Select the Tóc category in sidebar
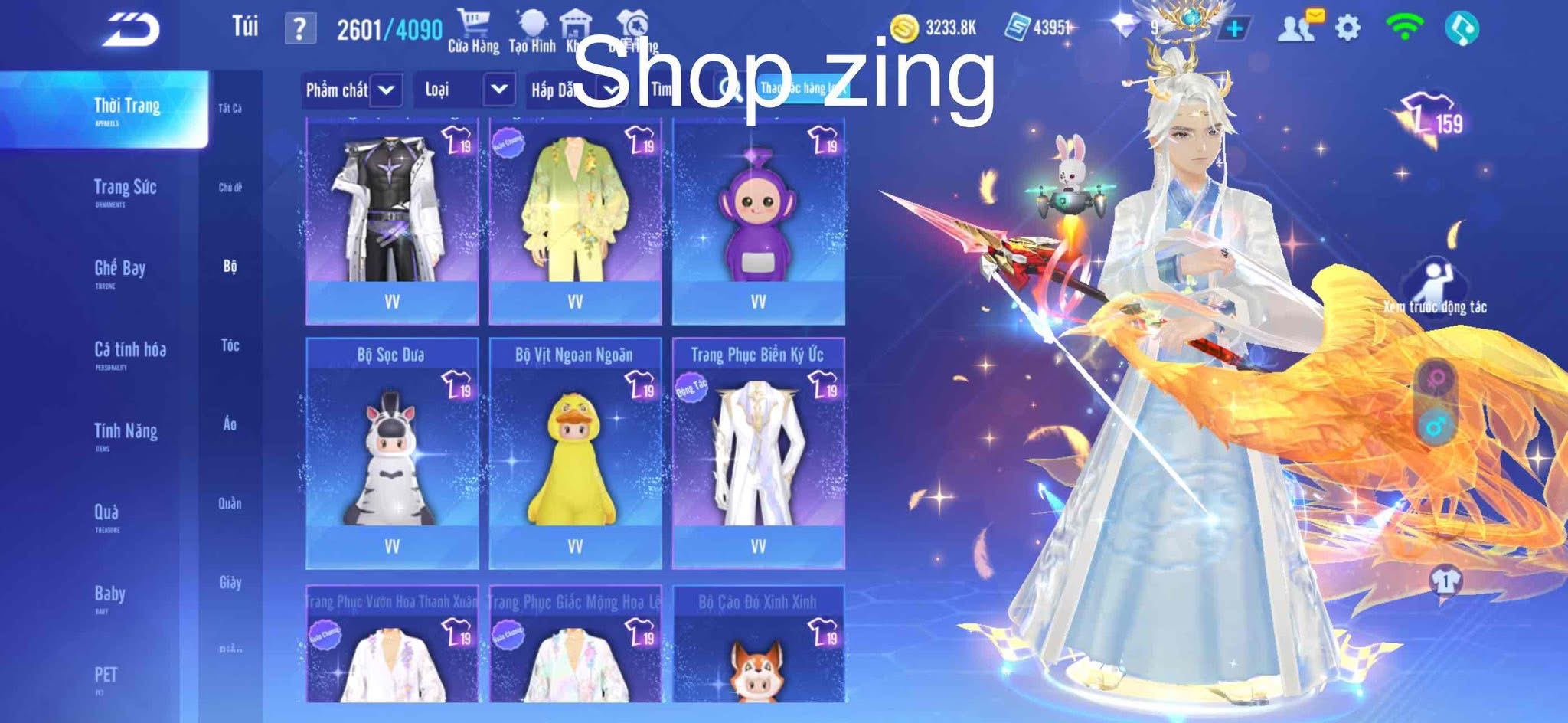This screenshot has height=723, width=1568. [230, 346]
